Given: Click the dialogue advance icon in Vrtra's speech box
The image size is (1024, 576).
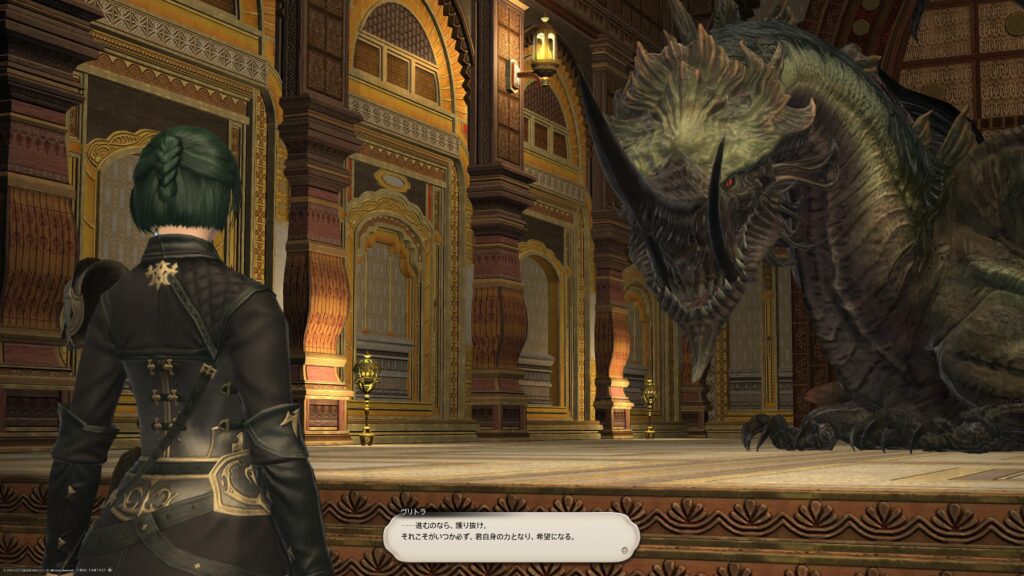Looking at the screenshot, I should [x=624, y=549].
